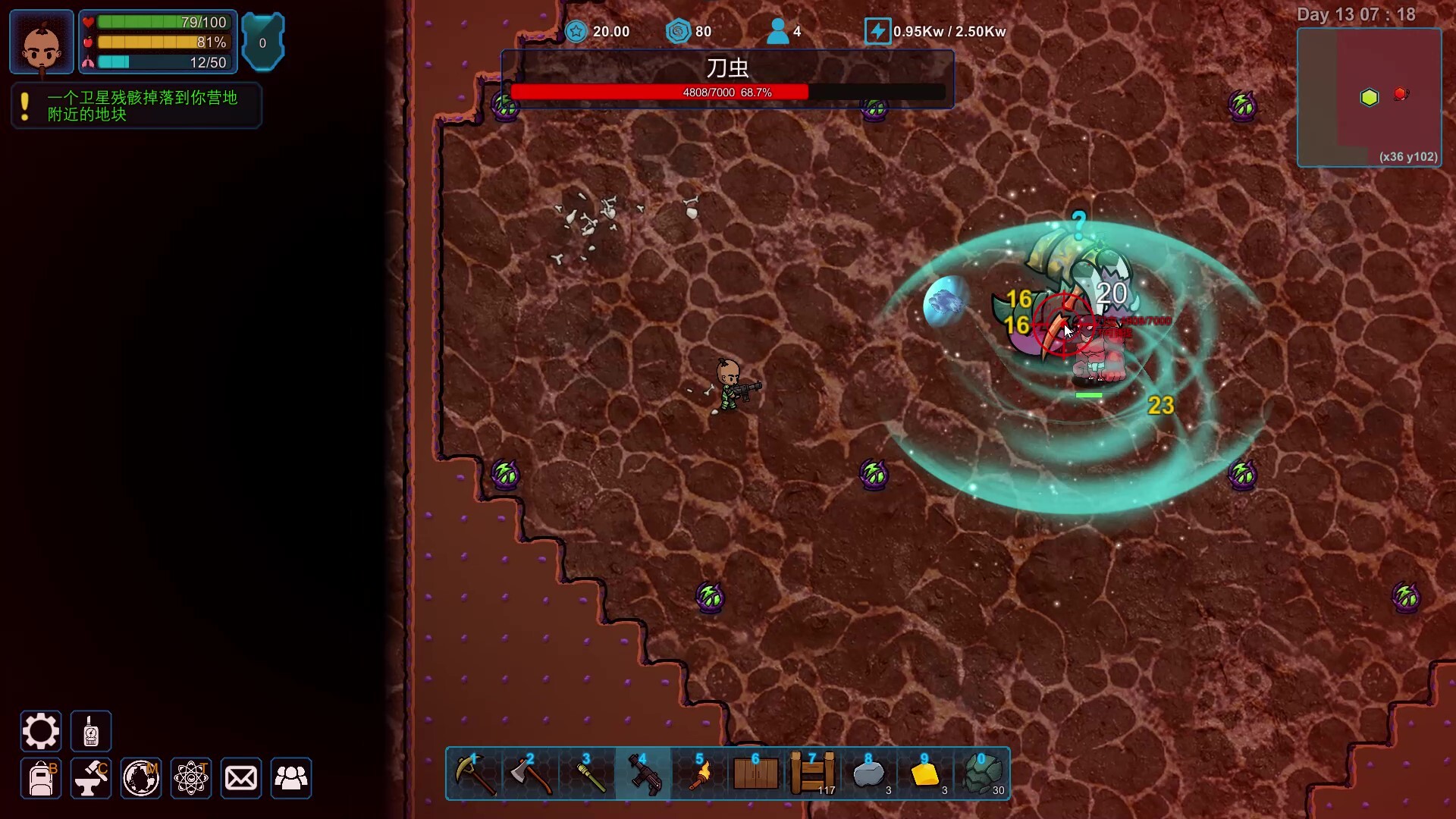
Task: Click the character portrait top left
Action: [x=40, y=42]
